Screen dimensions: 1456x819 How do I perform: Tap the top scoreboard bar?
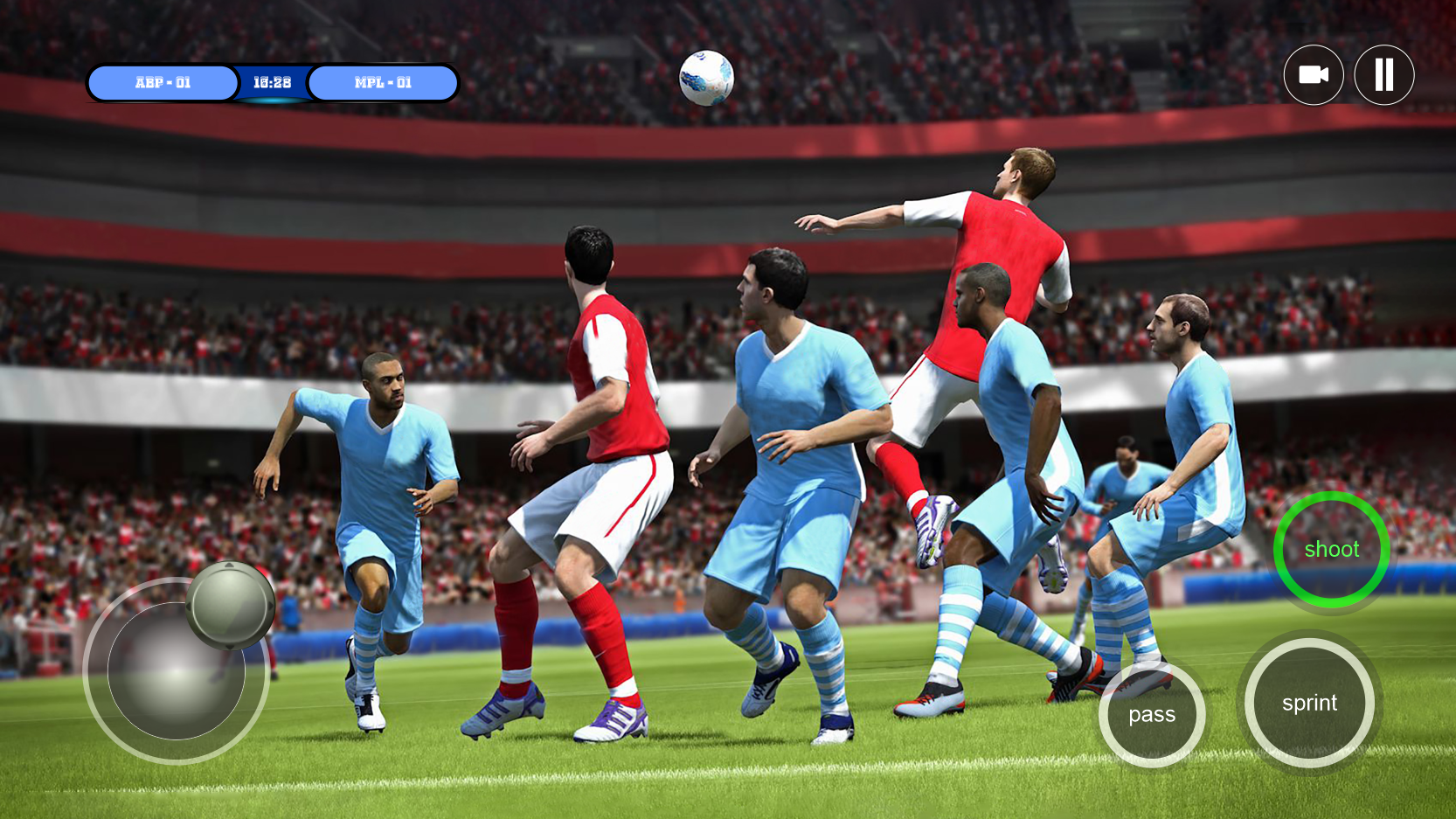pos(272,82)
